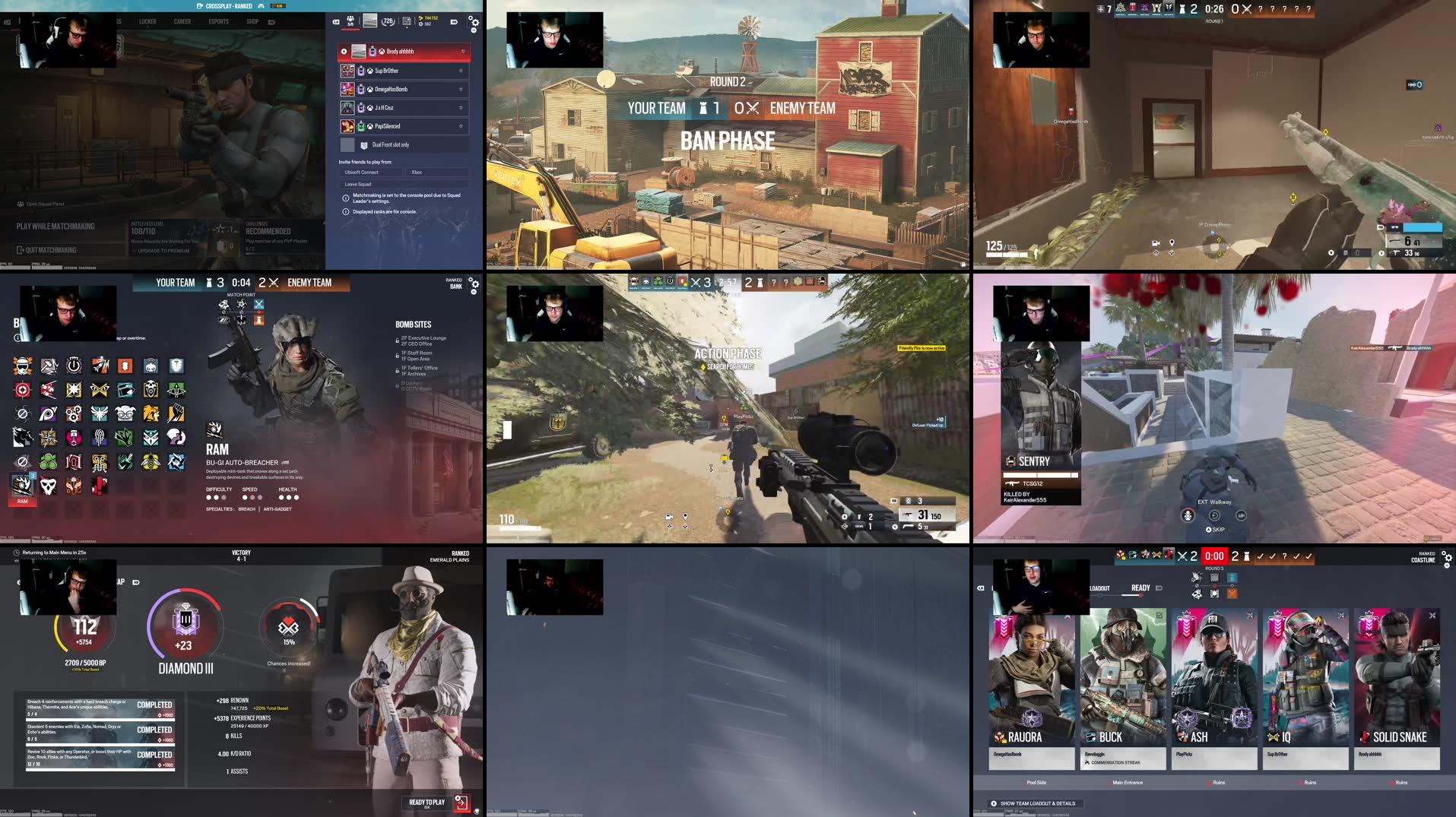This screenshot has width=1456, height=817.
Task: Click the squad members icon showing 5/6
Action: coord(350,21)
